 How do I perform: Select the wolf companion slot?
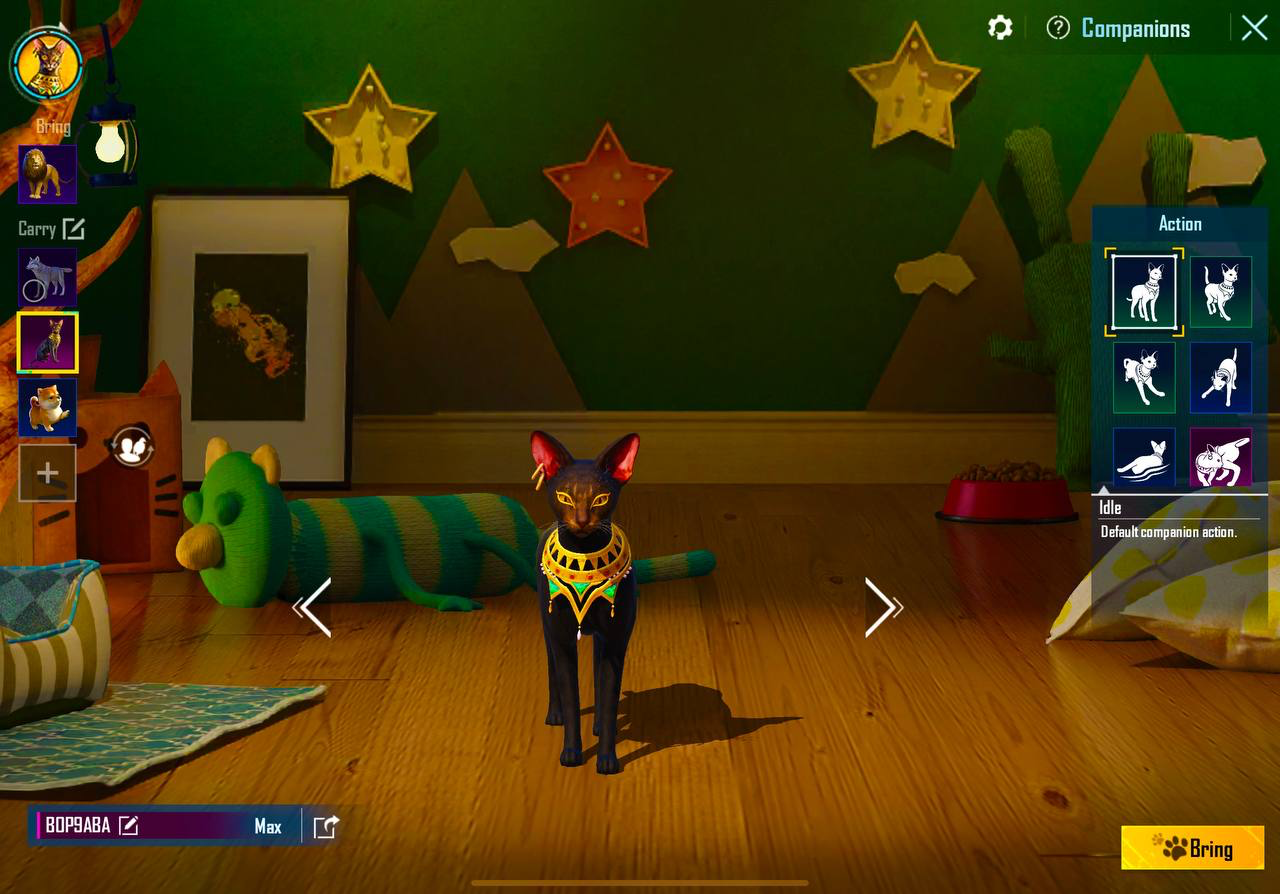pyautogui.click(x=47, y=278)
